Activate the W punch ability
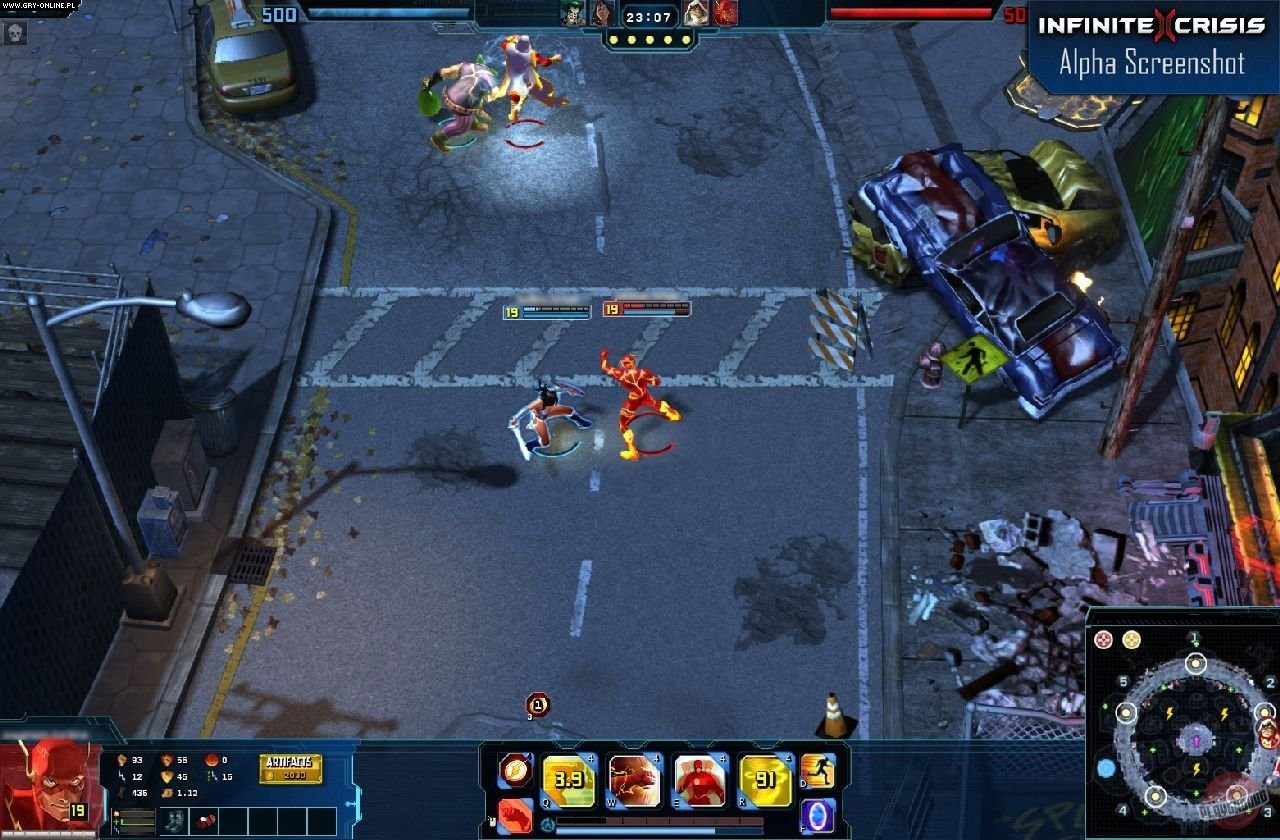 [x=633, y=779]
